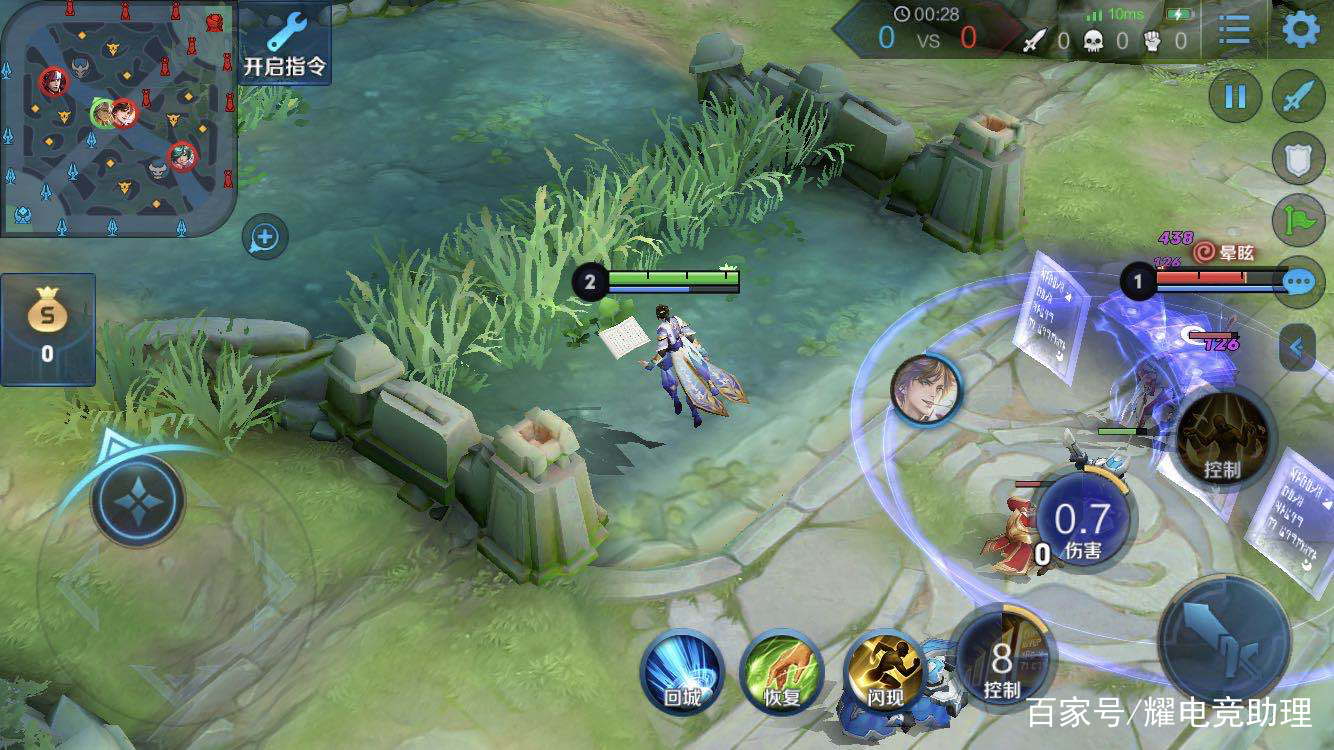
Task: Open the gold coin shop button
Action: point(47,329)
